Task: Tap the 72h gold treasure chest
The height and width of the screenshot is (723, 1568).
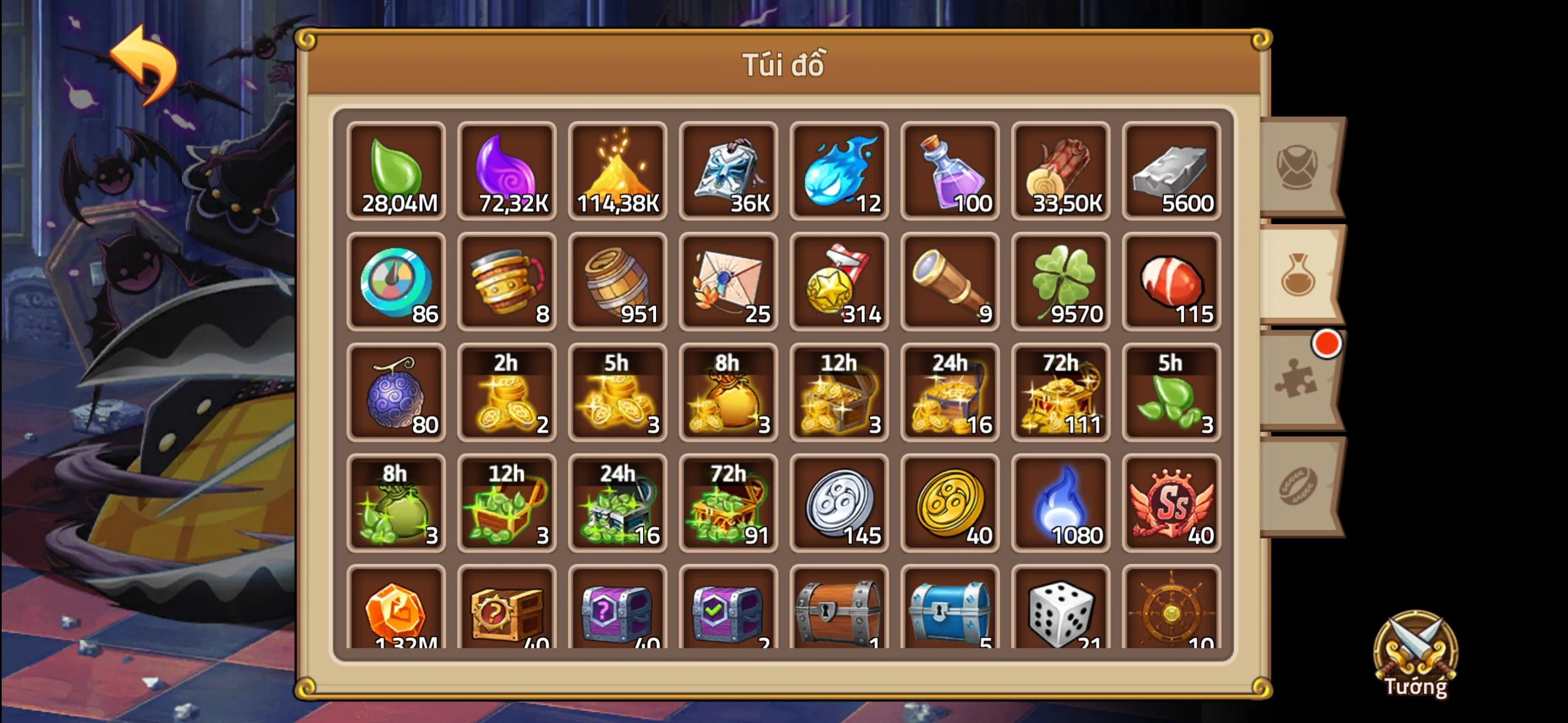Action: [1060, 392]
